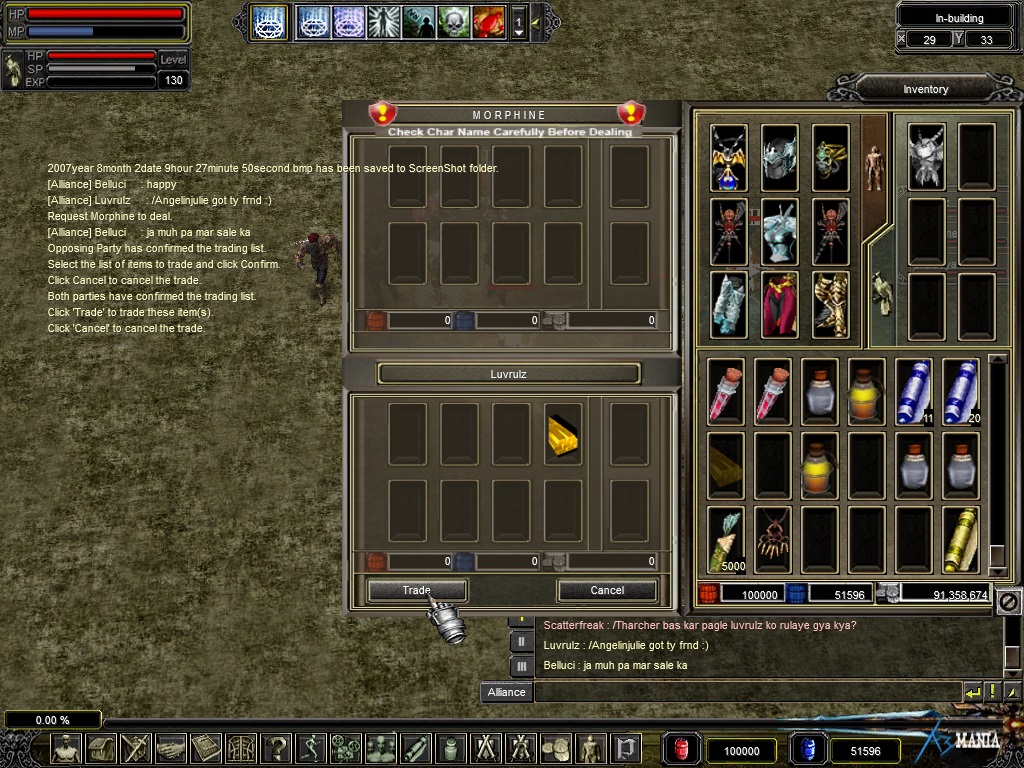Select the gold bar in Luvrulz's trade window

[x=563, y=435]
